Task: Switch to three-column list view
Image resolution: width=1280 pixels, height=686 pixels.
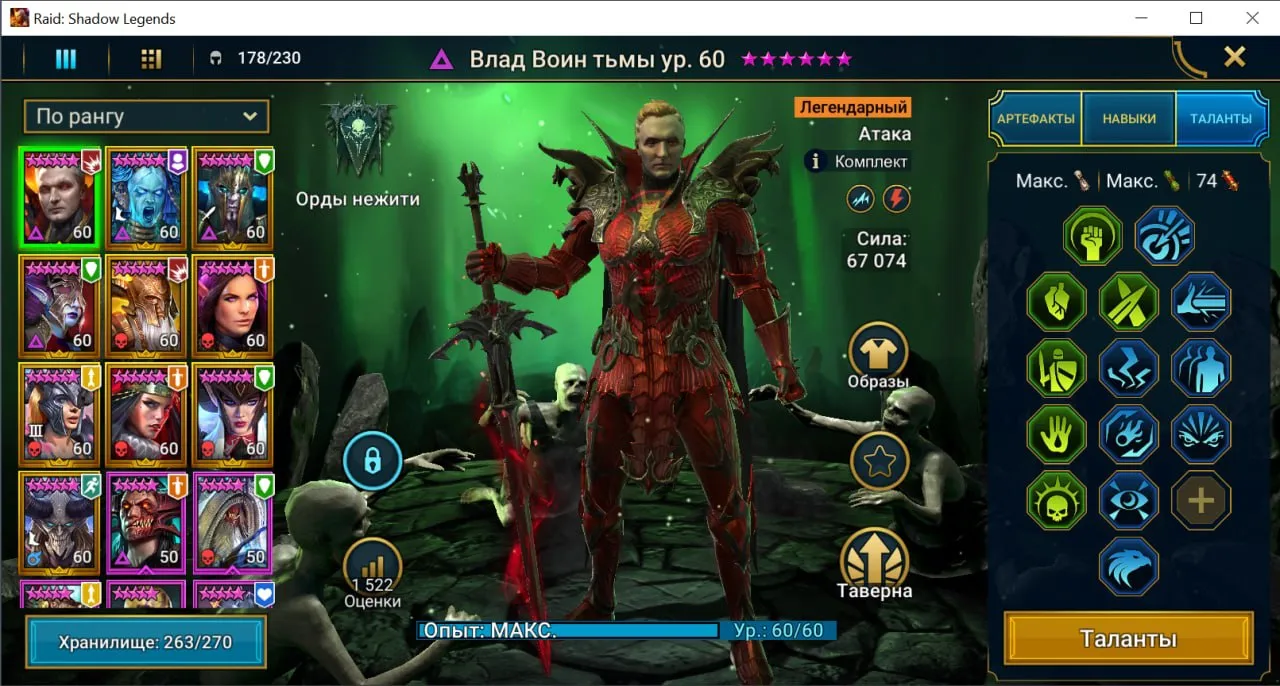Action: point(66,59)
